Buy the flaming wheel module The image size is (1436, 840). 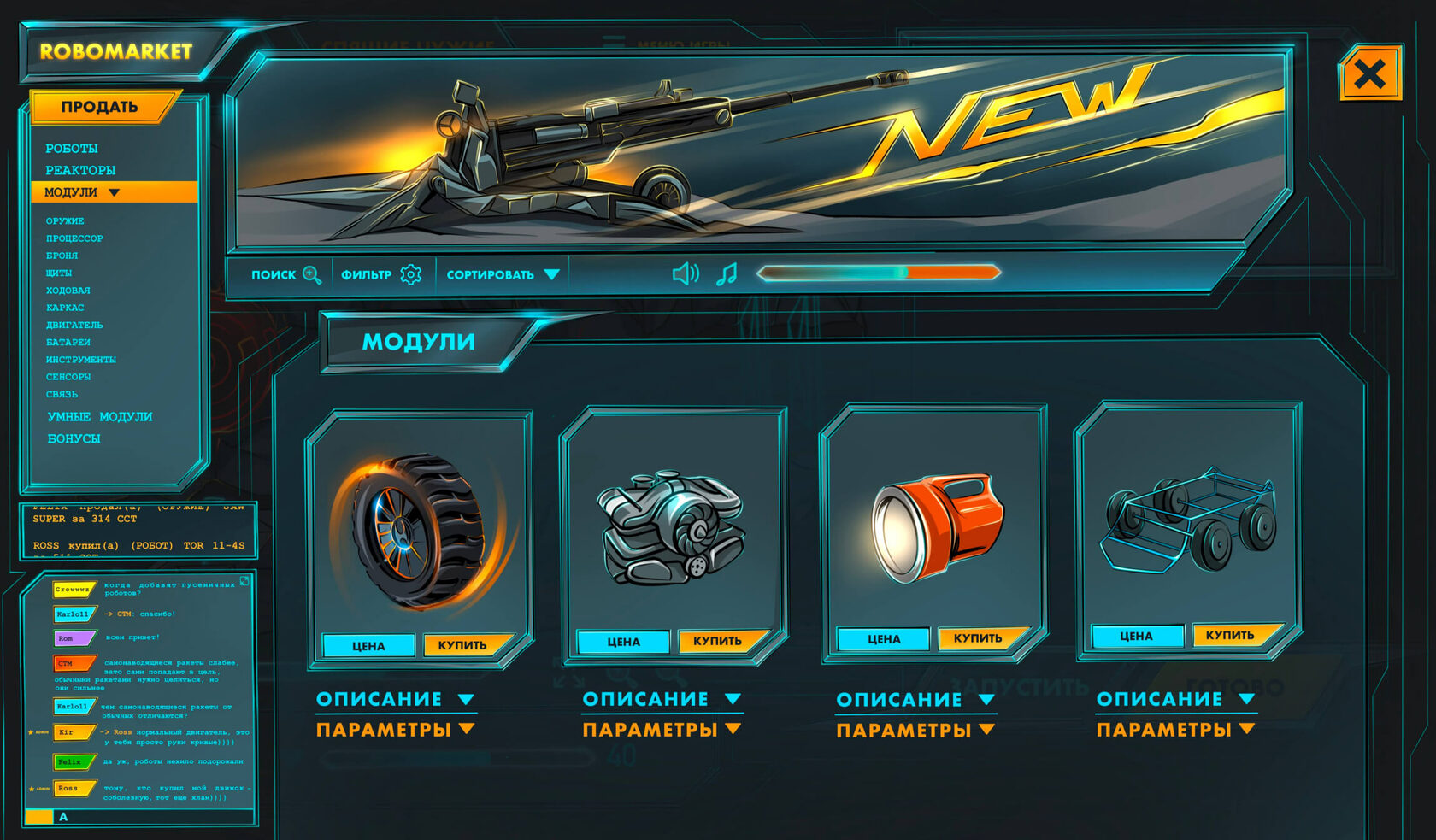tap(462, 645)
